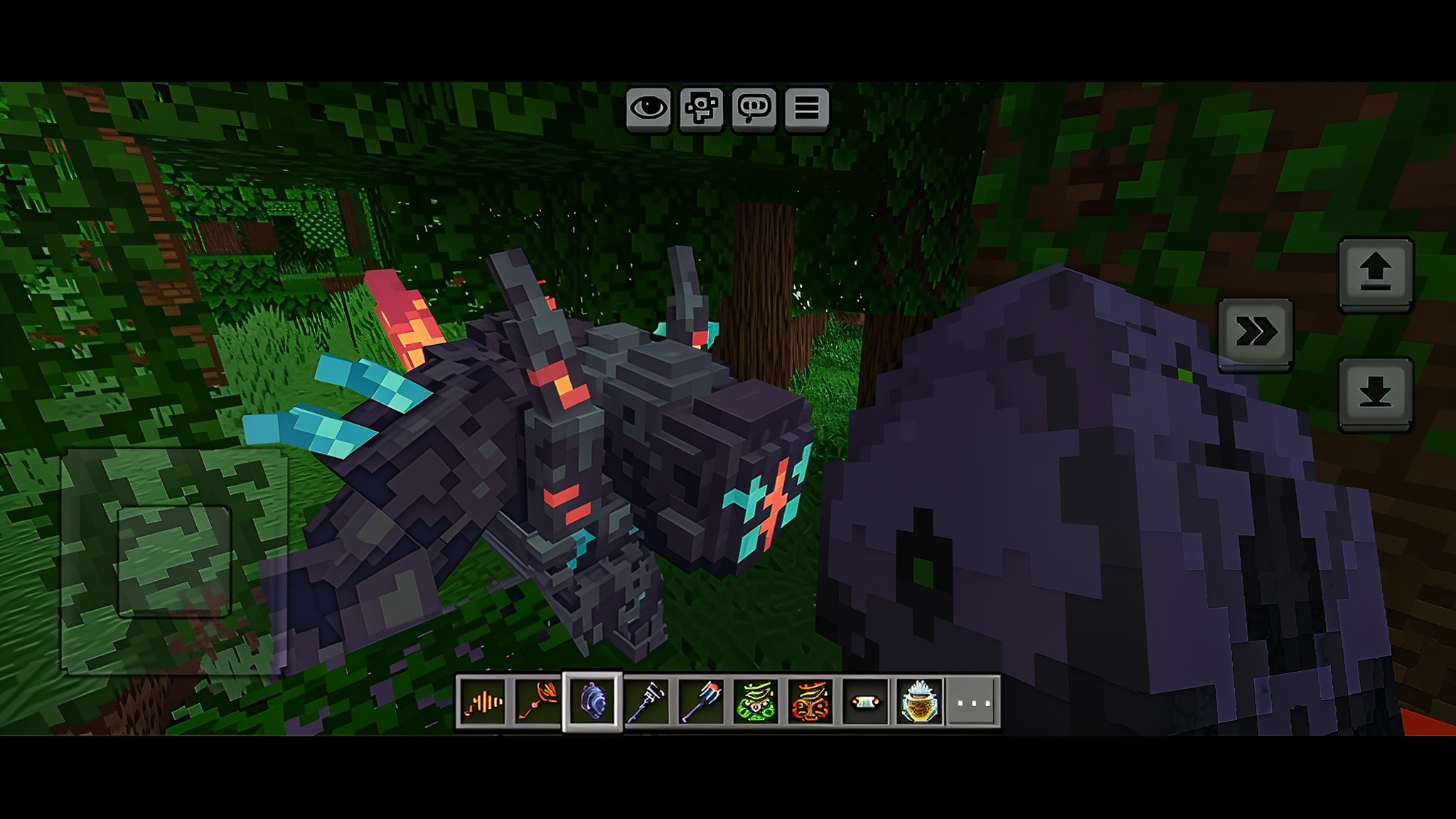
Task: Select the golden crystal jar slot
Action: click(919, 702)
